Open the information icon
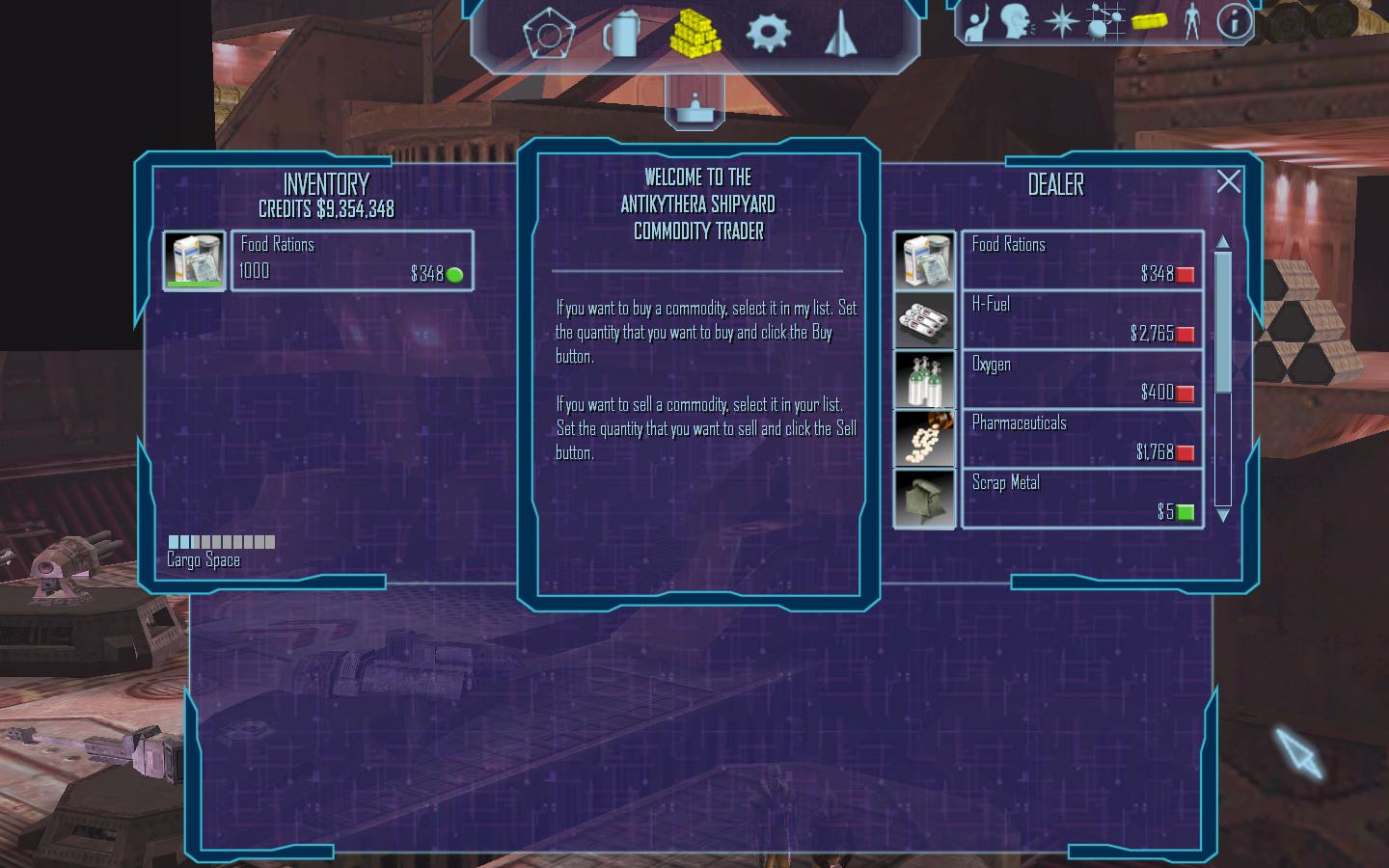The width and height of the screenshot is (1389, 868). [1233, 22]
